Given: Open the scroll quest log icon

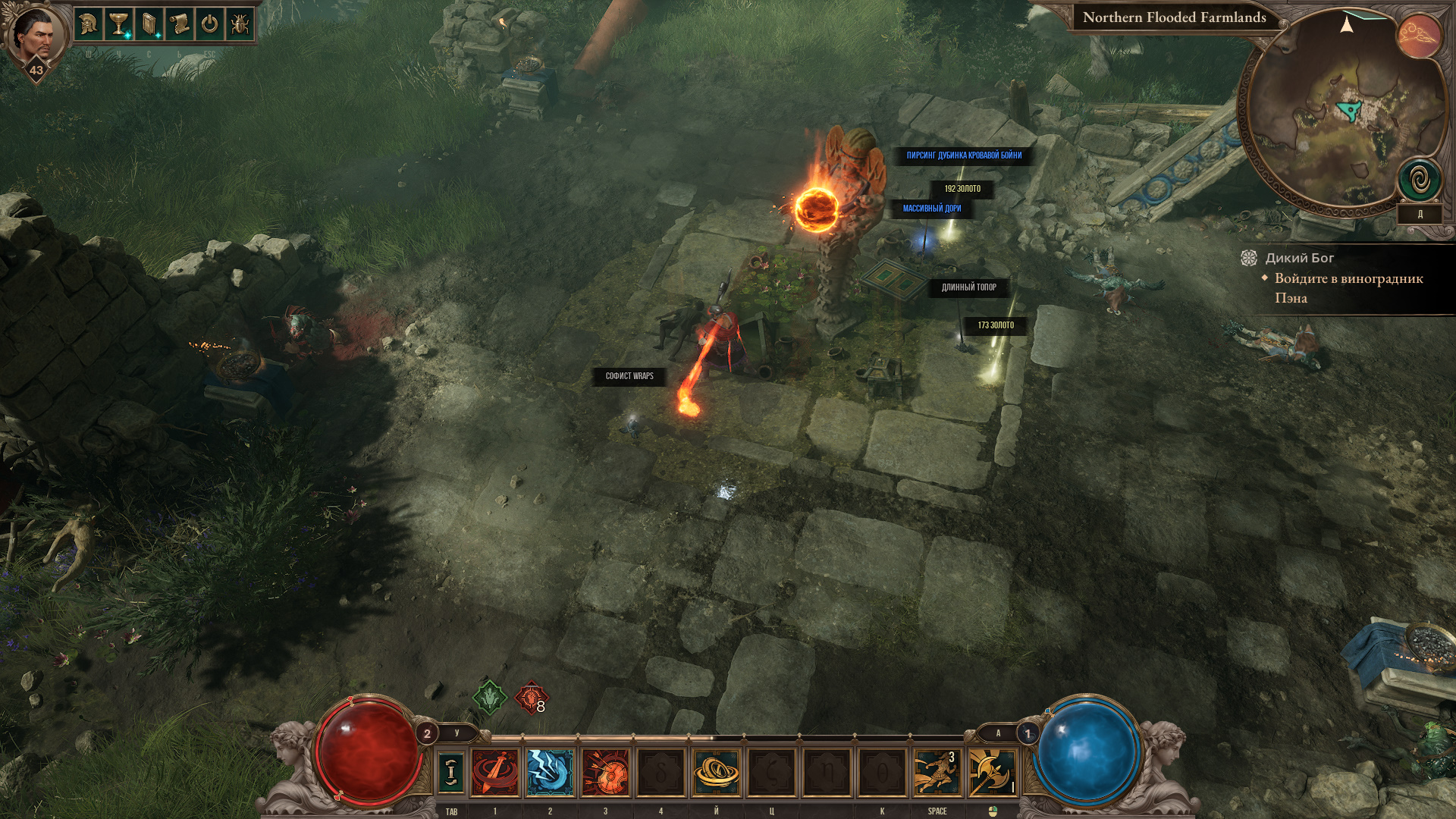Looking at the screenshot, I should [180, 24].
